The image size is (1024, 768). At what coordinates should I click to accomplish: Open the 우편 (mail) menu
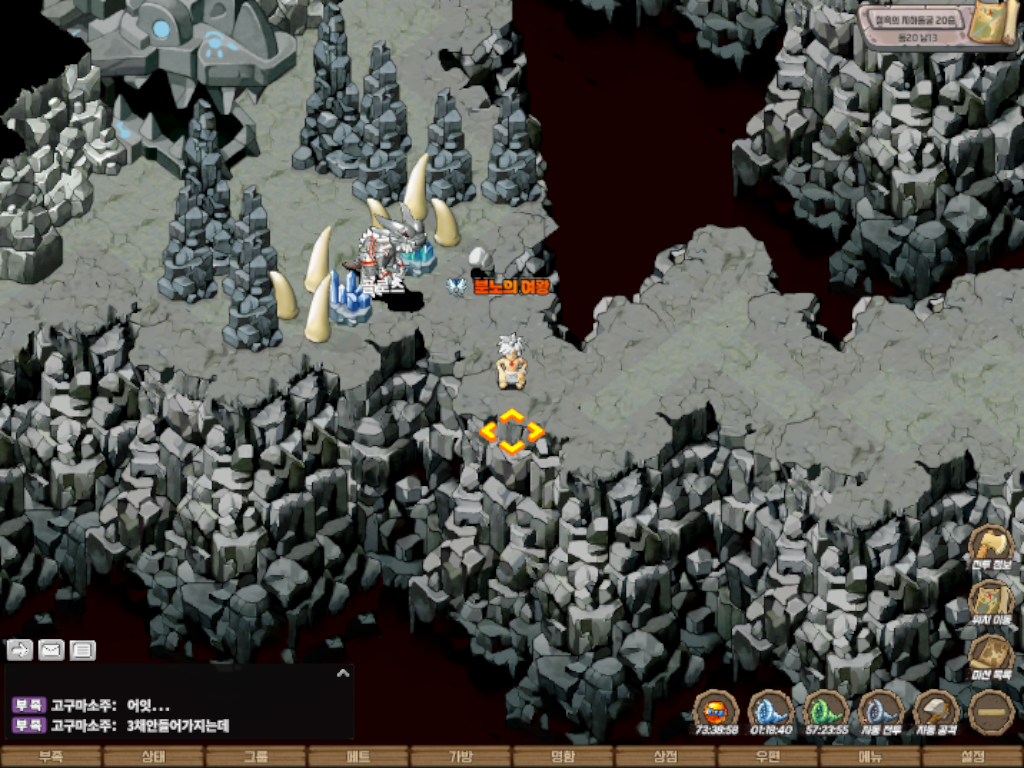[767, 757]
